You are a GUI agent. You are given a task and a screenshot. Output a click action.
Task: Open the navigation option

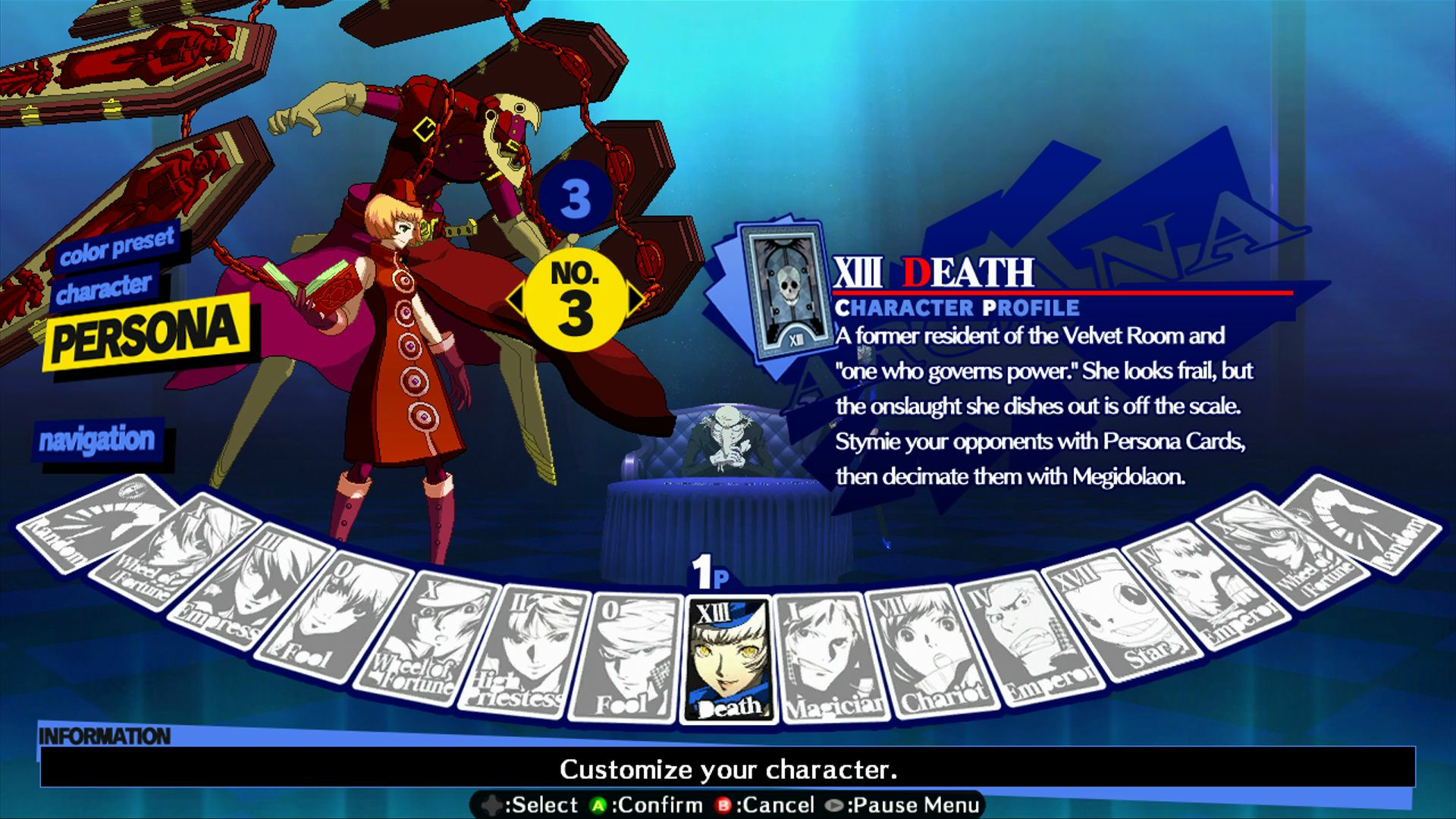click(x=97, y=438)
